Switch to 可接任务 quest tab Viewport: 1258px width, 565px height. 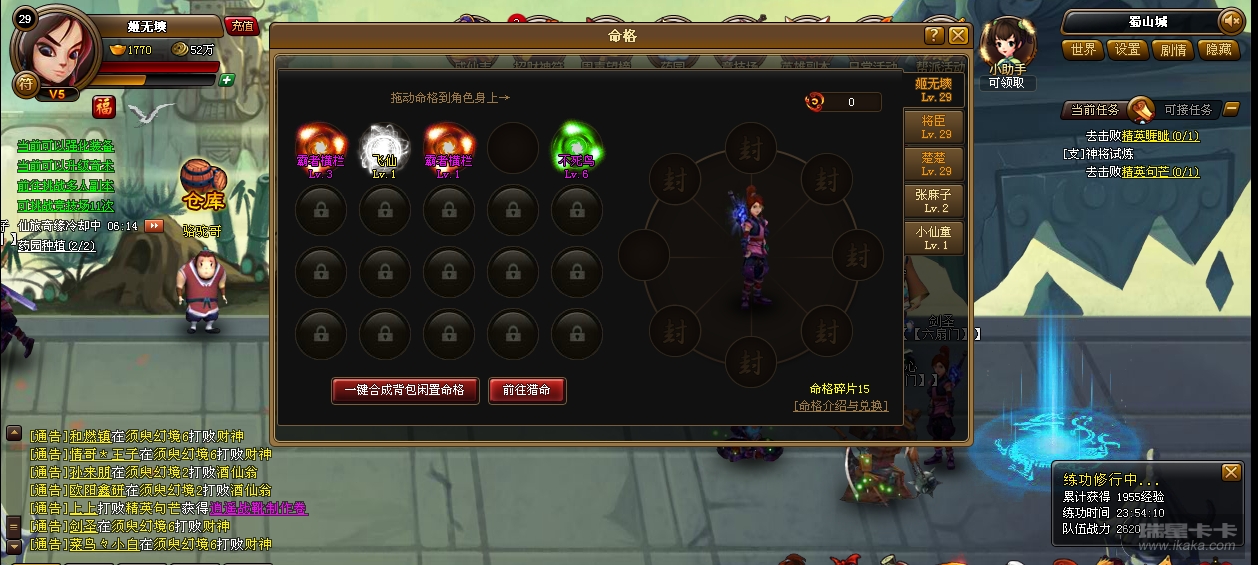pos(1187,110)
